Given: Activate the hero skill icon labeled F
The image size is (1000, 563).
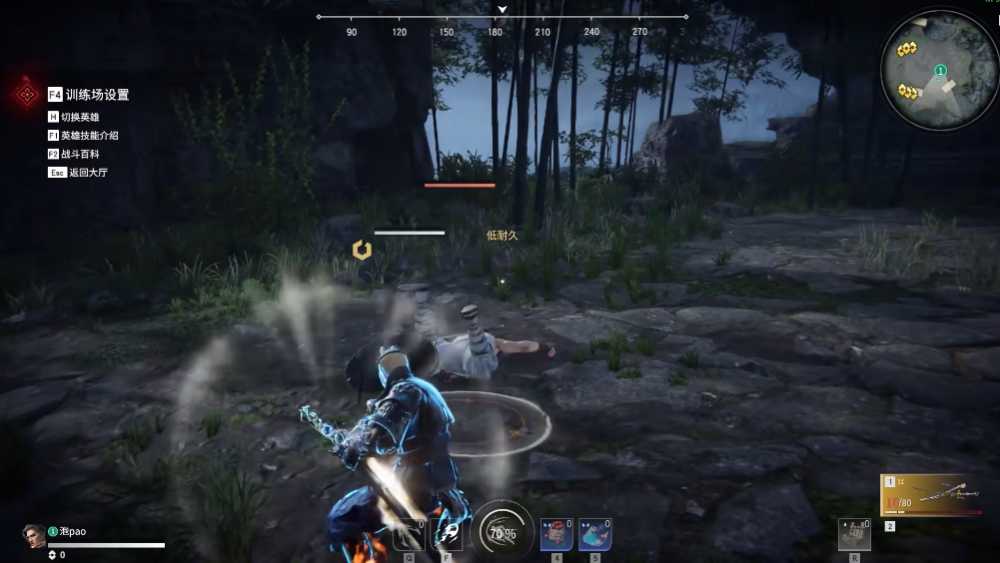Looking at the screenshot, I should click(447, 536).
